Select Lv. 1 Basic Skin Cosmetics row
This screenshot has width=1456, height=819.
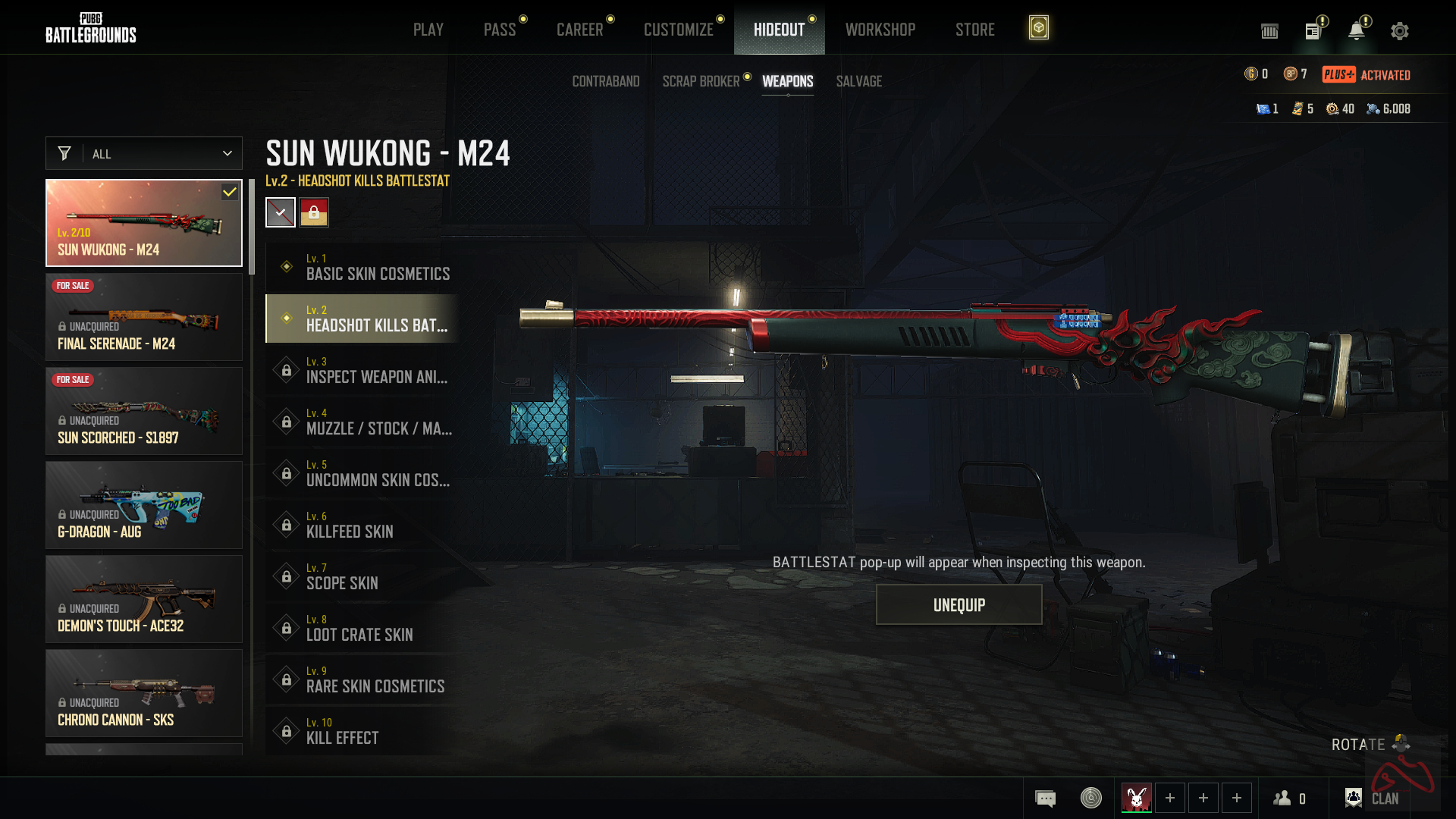(x=362, y=267)
